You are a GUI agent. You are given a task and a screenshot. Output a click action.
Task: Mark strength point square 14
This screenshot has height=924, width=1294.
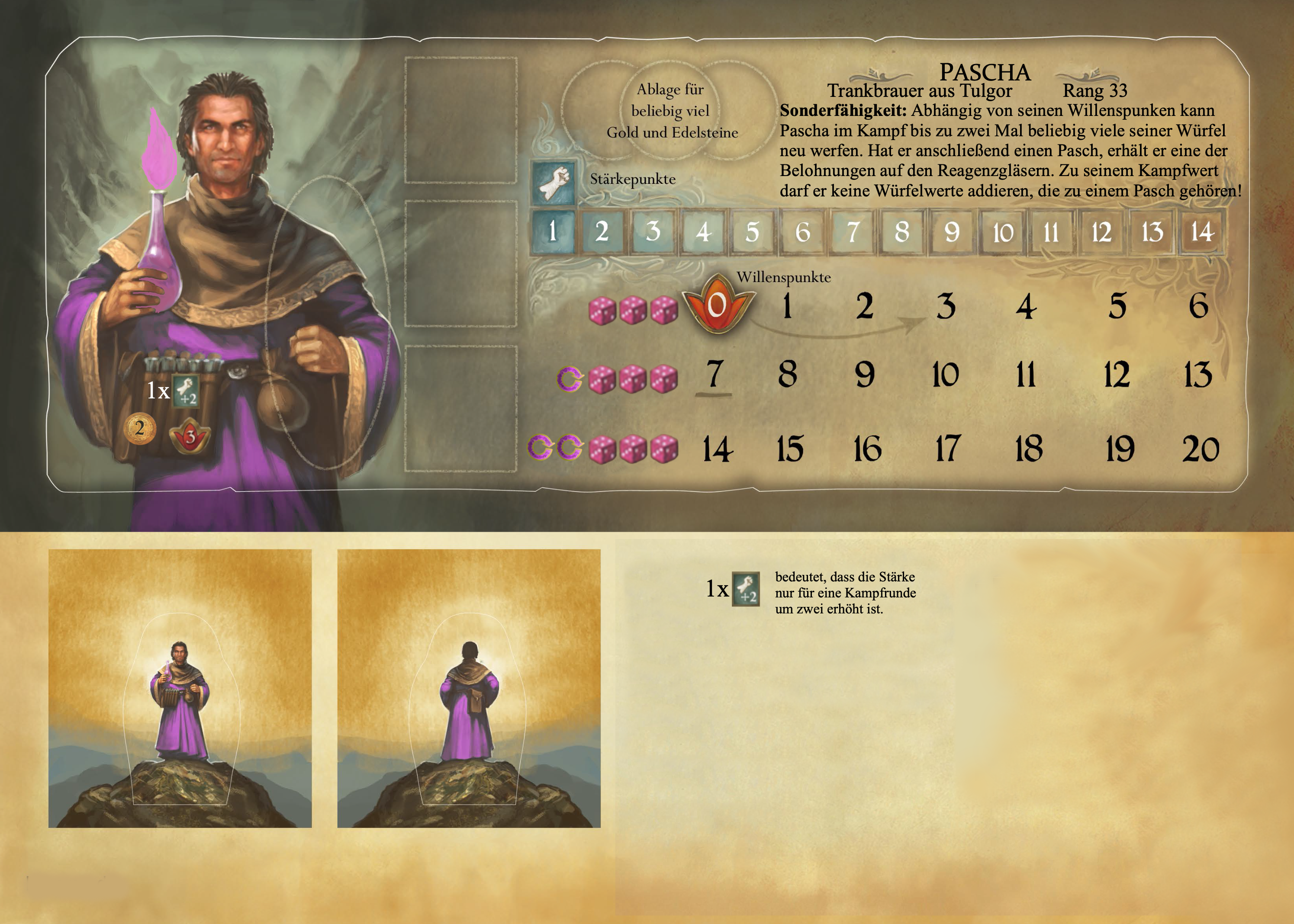[1202, 231]
